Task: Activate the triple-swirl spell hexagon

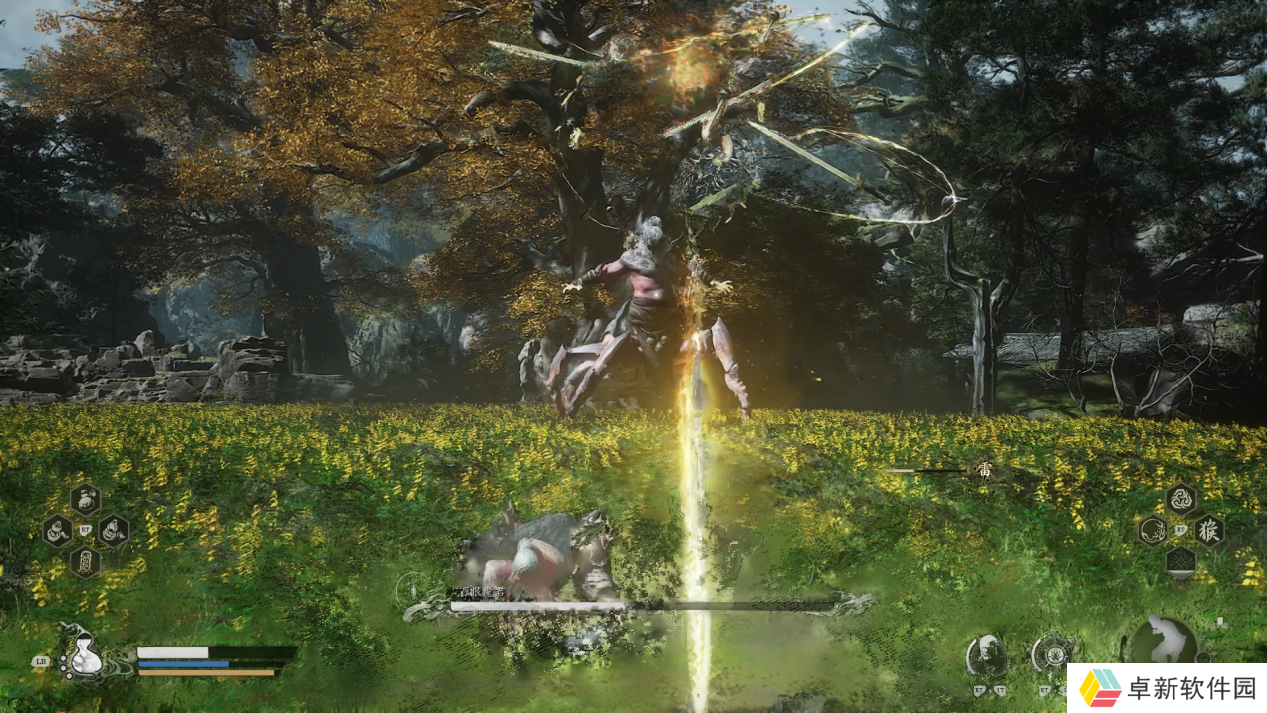Action: [1181, 499]
